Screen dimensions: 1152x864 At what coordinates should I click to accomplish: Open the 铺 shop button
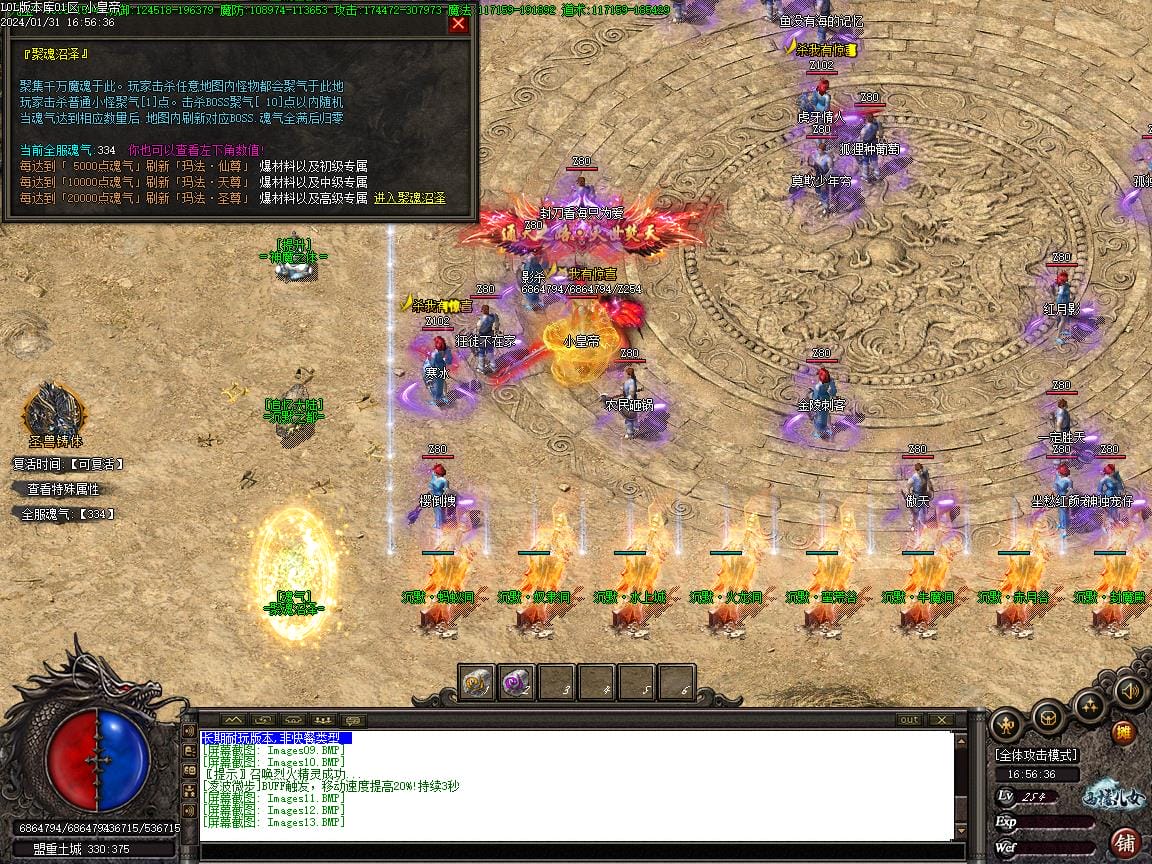tap(1125, 841)
